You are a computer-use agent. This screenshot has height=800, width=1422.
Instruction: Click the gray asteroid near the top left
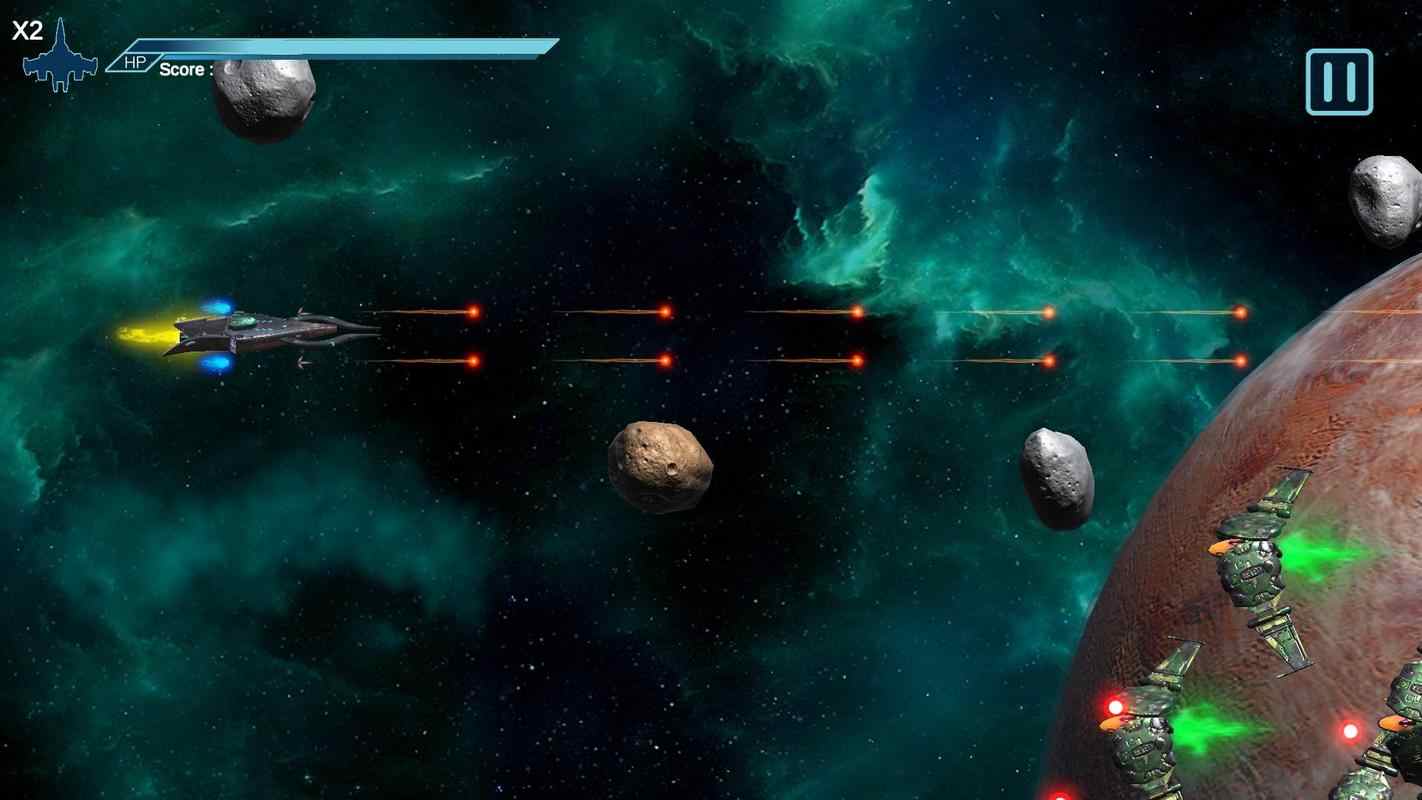262,100
